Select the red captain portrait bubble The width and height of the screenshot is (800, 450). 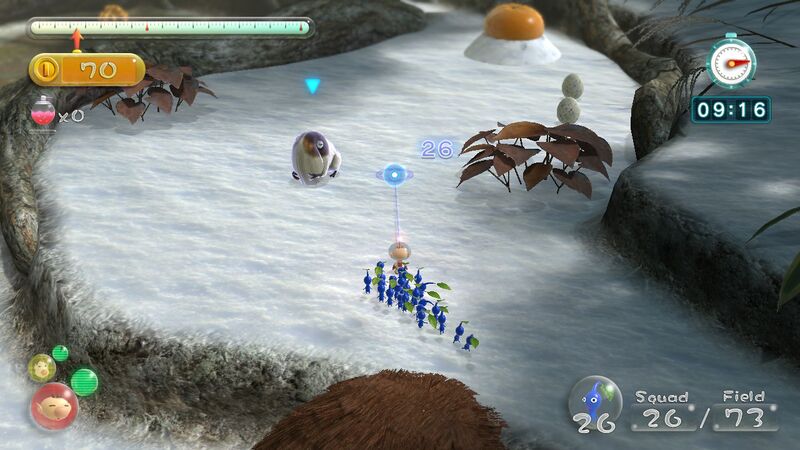click(53, 406)
